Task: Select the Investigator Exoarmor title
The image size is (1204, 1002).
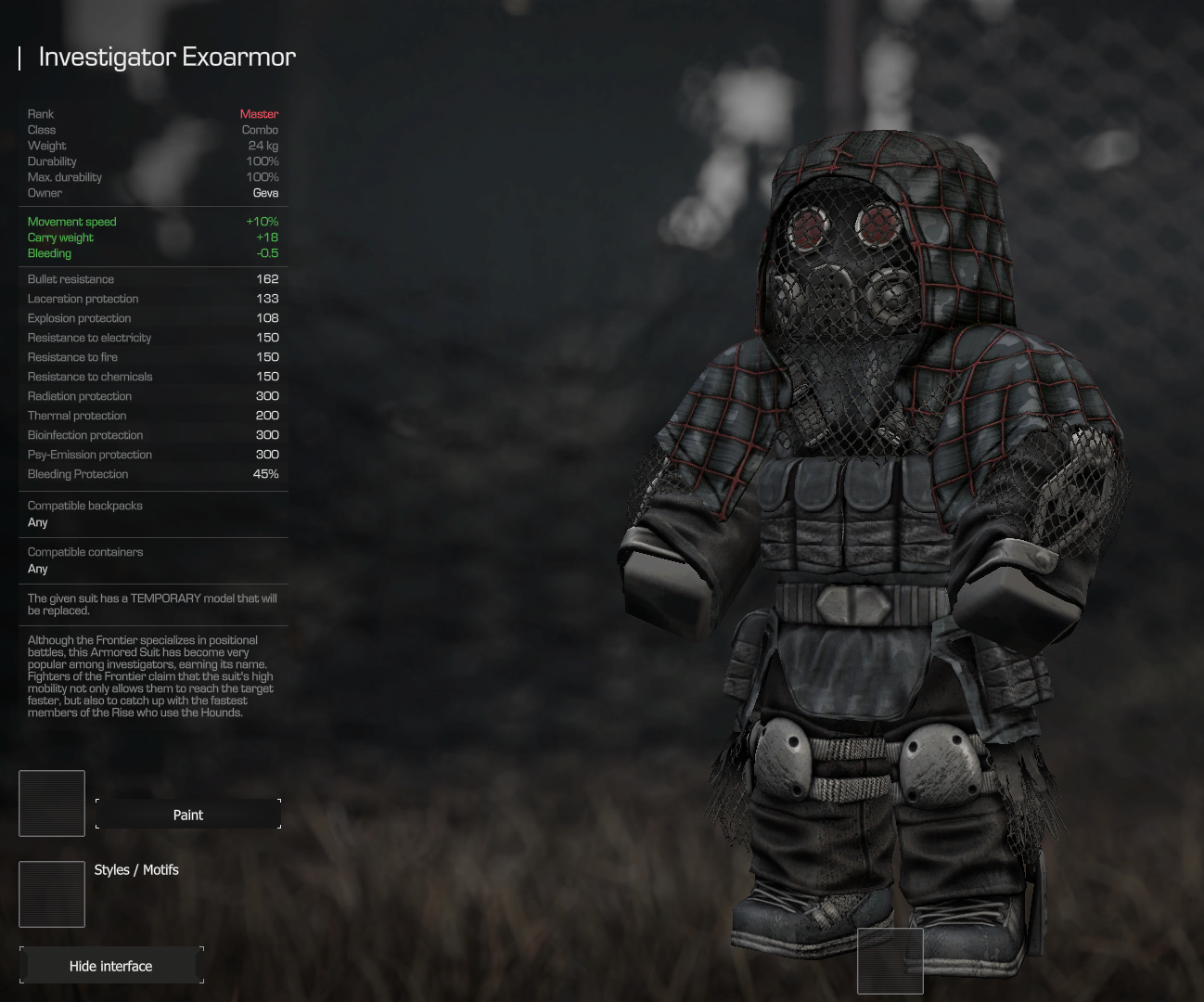Action: coord(167,57)
